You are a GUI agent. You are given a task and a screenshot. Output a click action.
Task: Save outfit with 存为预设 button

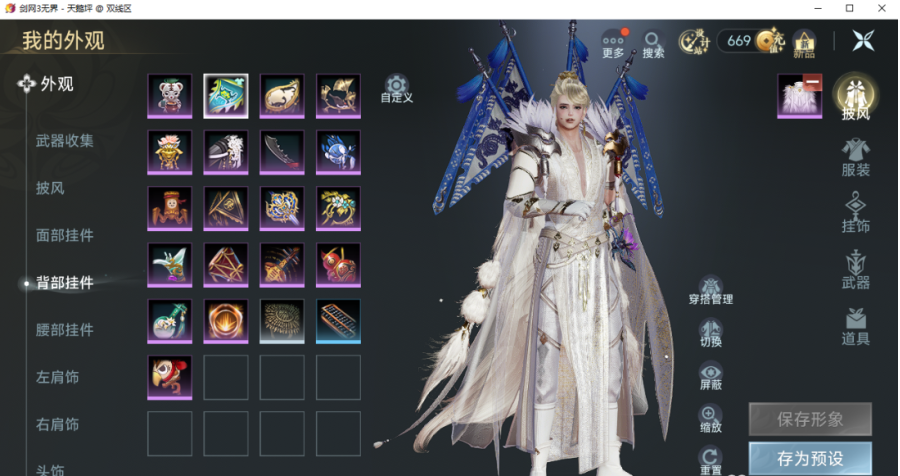[x=810, y=459]
